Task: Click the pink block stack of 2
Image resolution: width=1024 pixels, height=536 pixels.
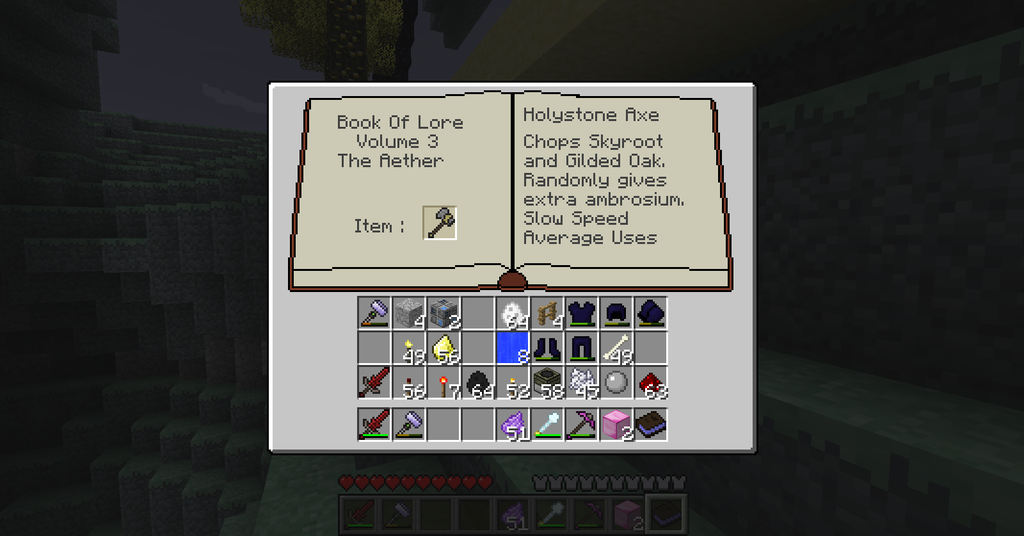Action: click(x=616, y=424)
